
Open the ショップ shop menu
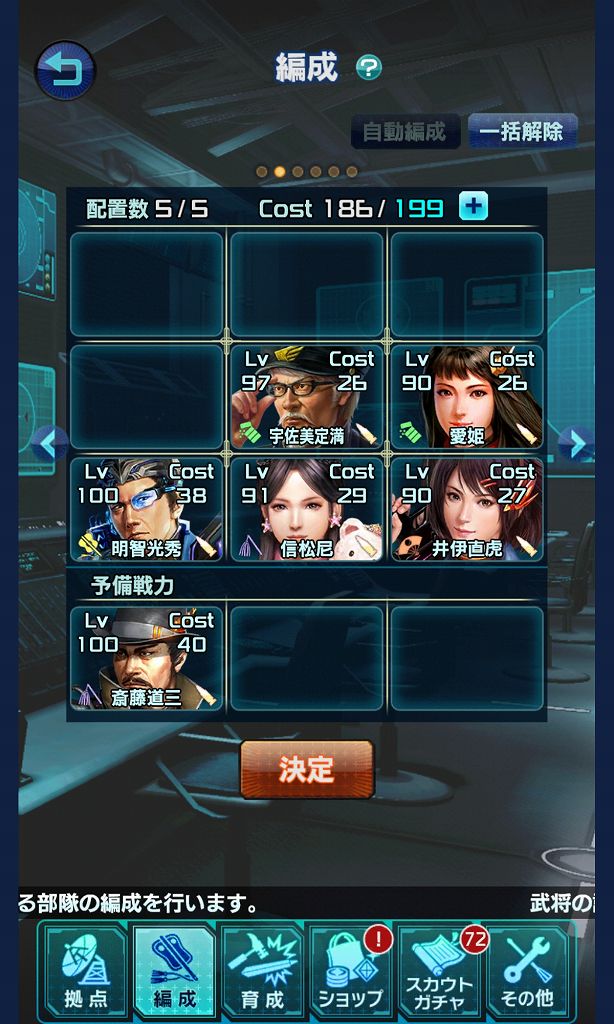tap(350, 971)
